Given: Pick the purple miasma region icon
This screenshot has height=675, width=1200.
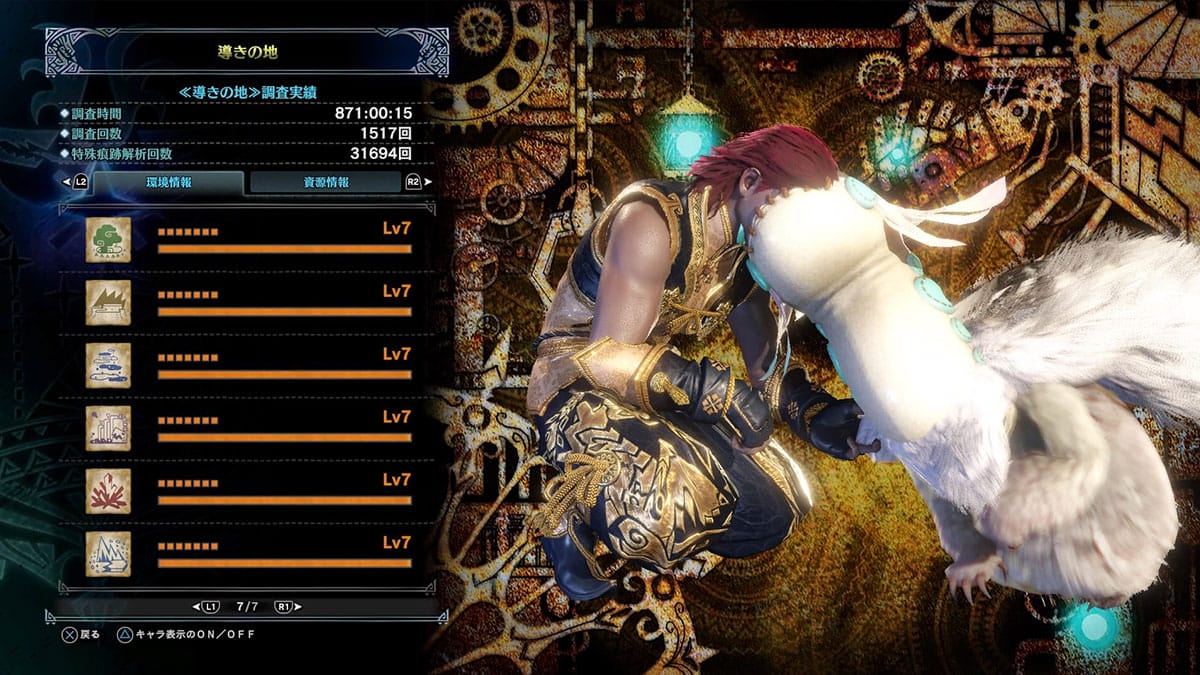Looking at the screenshot, I should coord(107,428).
